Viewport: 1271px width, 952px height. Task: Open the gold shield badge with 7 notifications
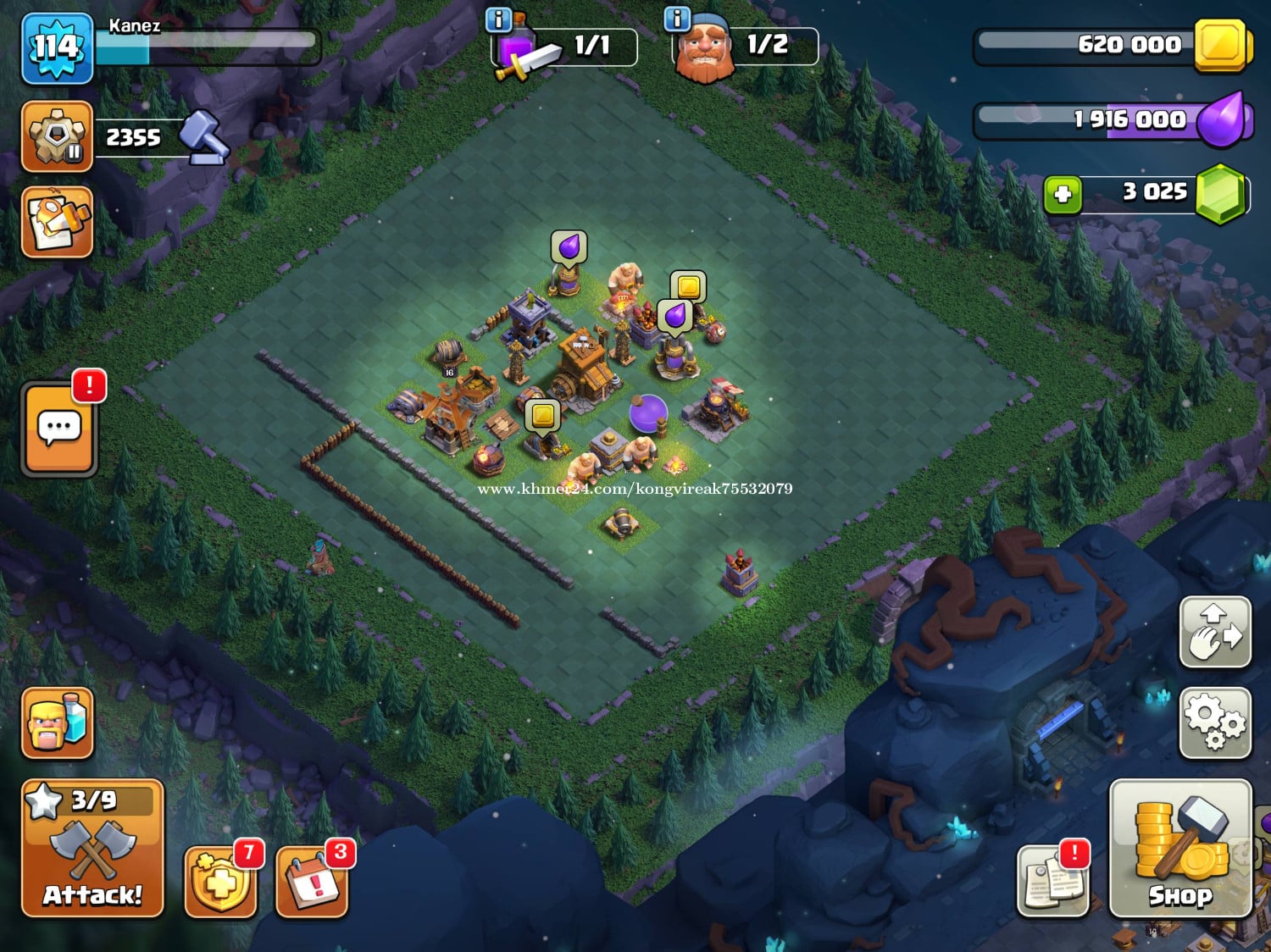pyautogui.click(x=220, y=882)
